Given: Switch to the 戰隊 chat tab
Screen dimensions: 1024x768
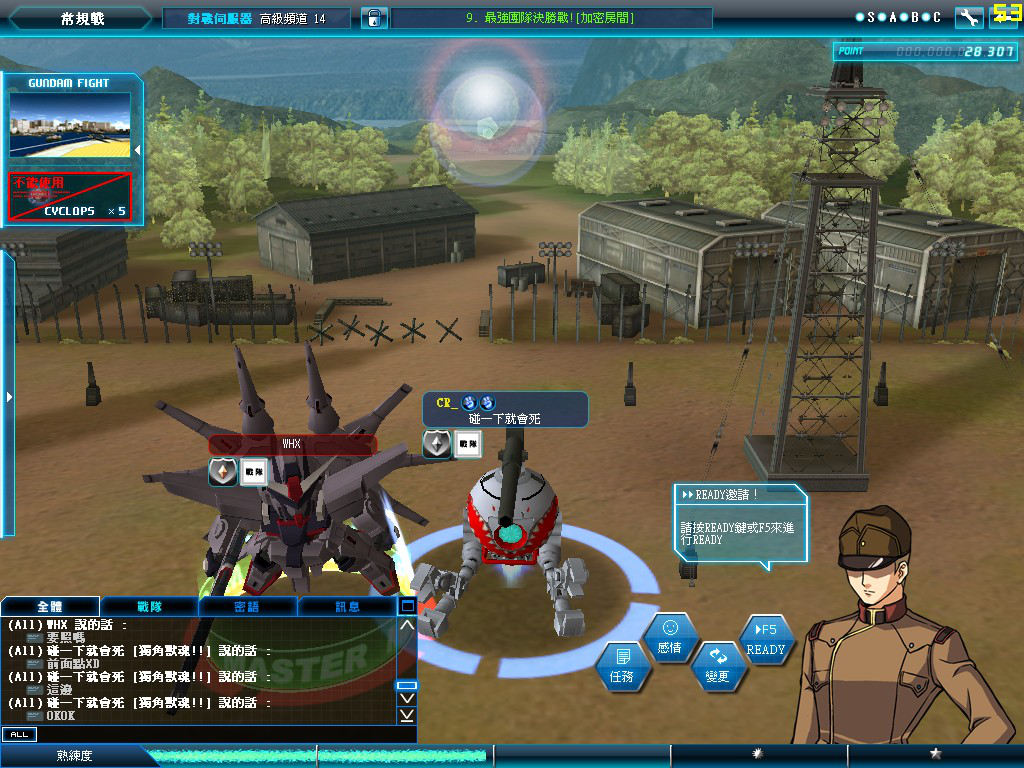Looking at the screenshot, I should [x=149, y=606].
